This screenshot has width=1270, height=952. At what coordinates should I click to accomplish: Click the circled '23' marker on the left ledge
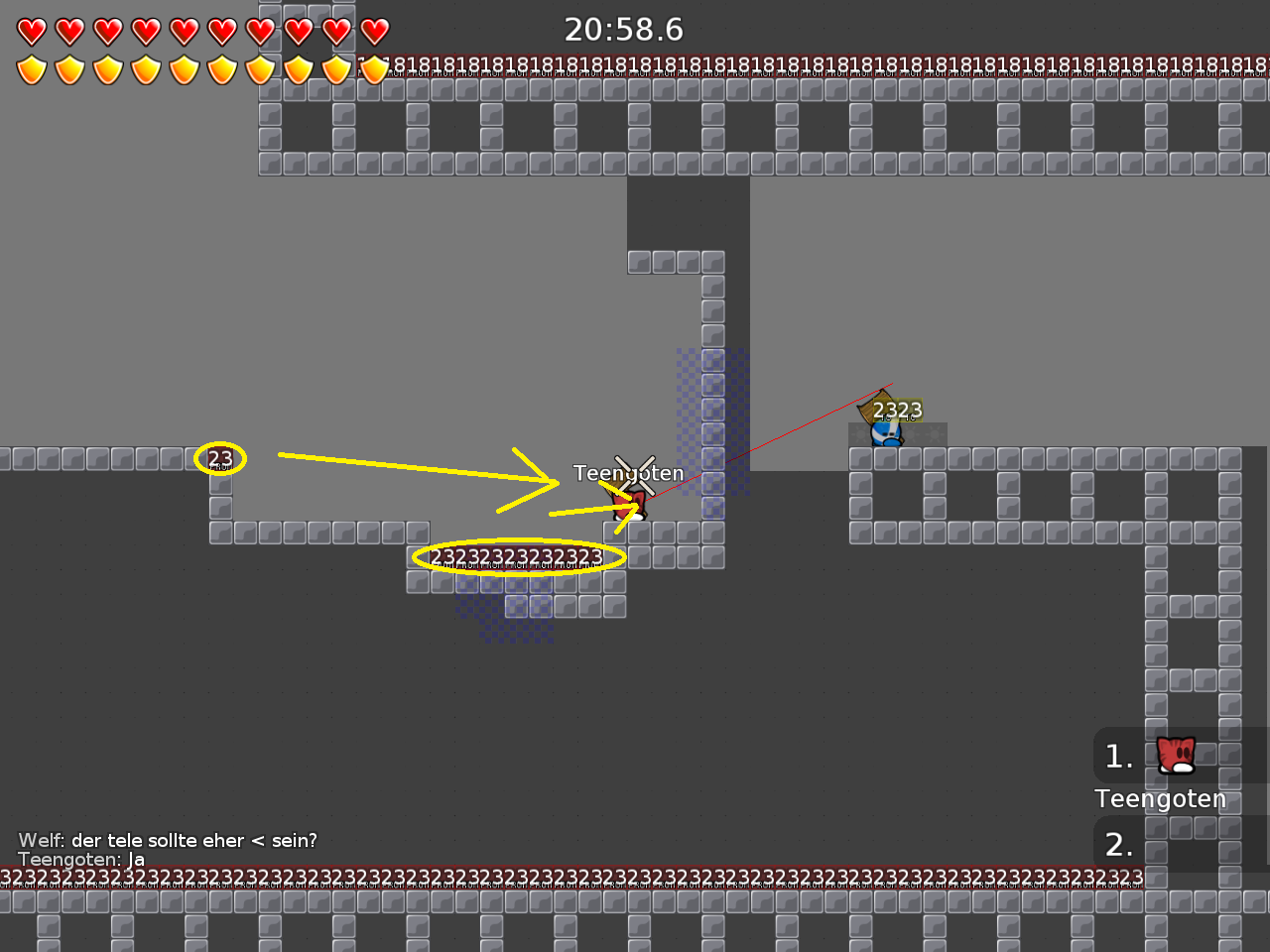pos(221,457)
